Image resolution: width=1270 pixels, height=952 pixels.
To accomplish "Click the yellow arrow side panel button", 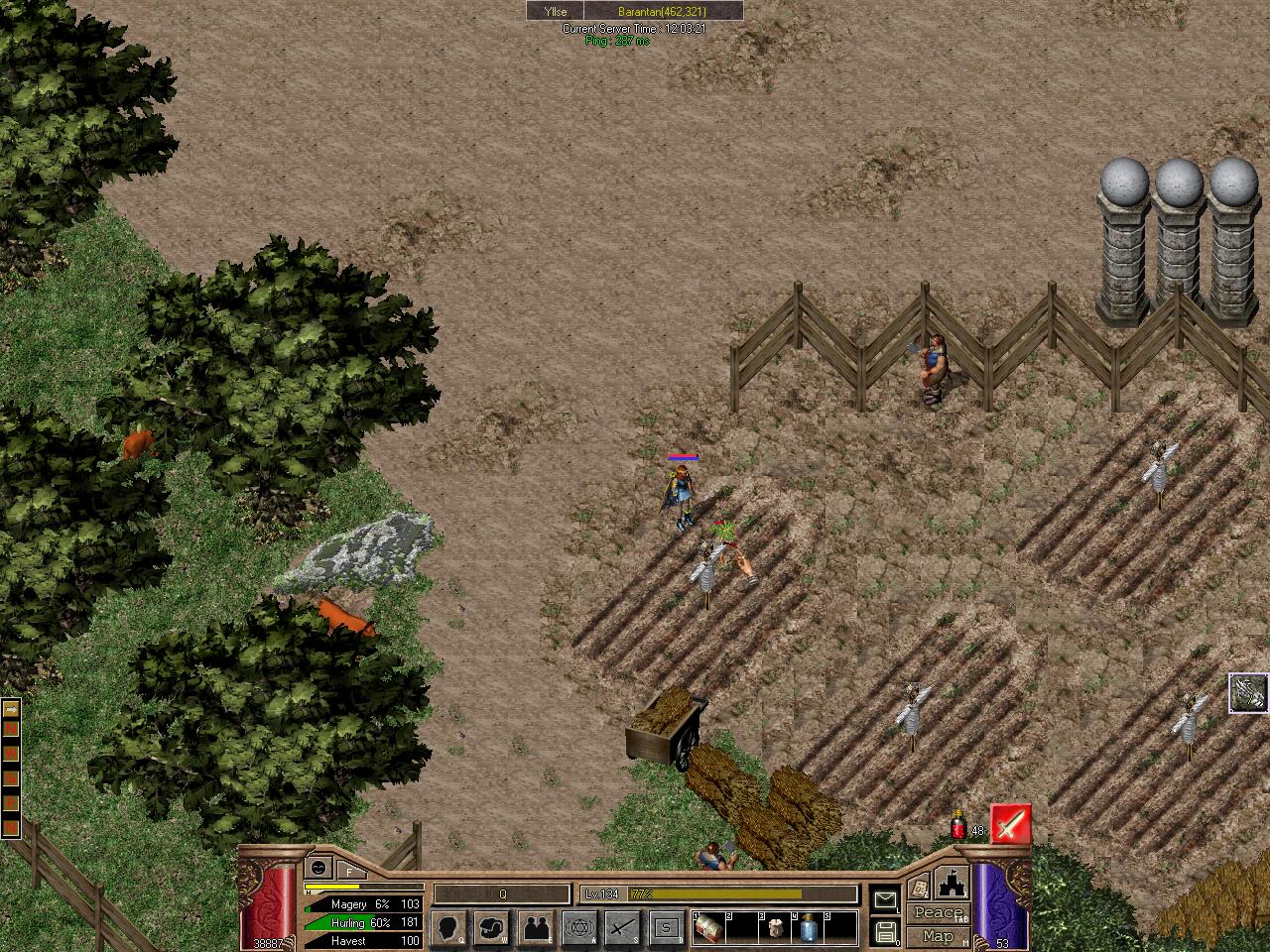I will [x=11, y=710].
